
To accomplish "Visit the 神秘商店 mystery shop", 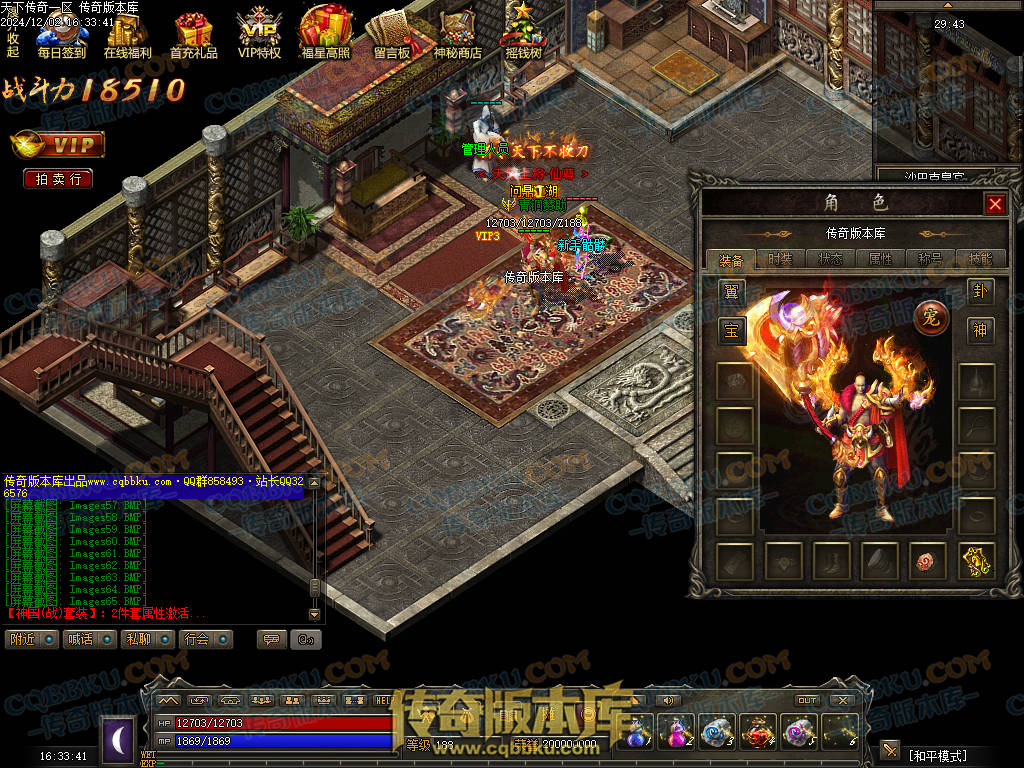I will pyautogui.click(x=457, y=35).
